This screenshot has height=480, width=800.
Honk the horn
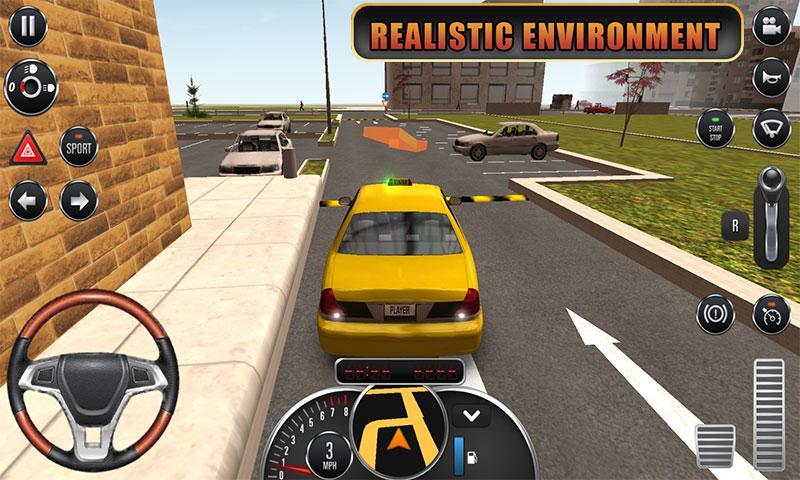coord(771,78)
